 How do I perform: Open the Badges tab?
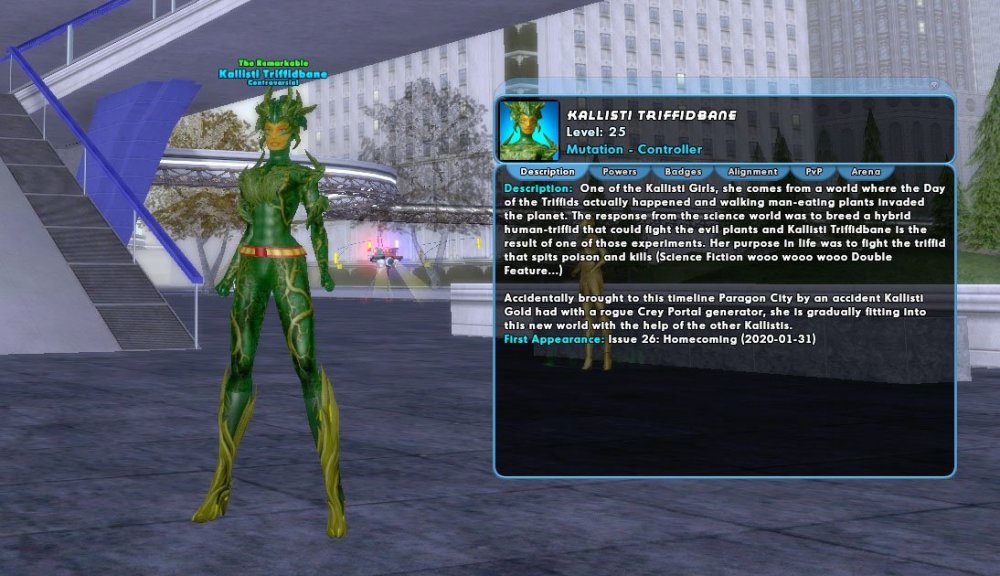point(683,172)
